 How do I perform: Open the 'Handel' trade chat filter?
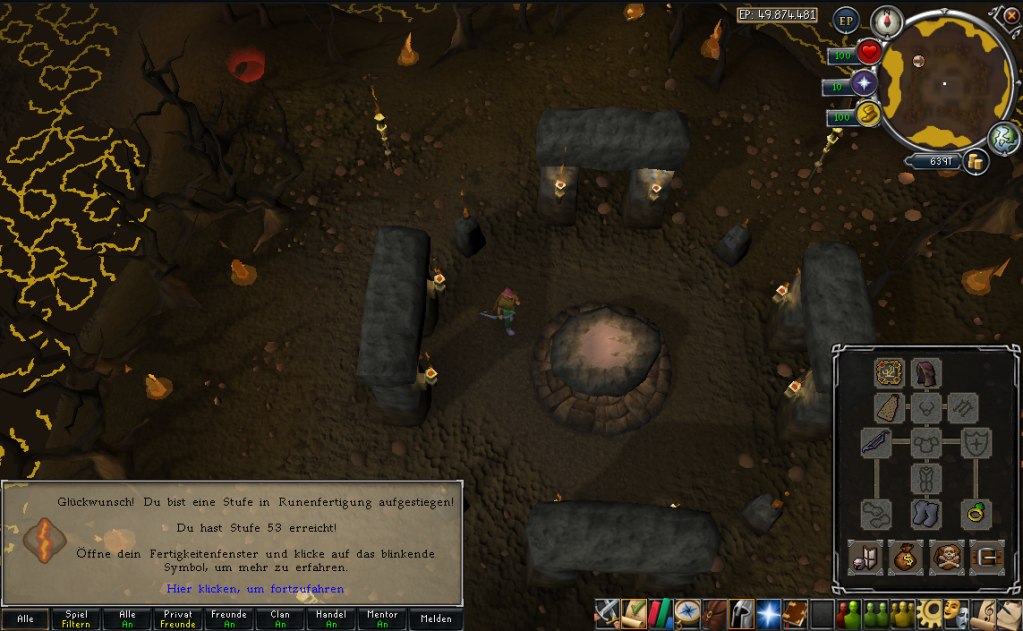point(332,619)
